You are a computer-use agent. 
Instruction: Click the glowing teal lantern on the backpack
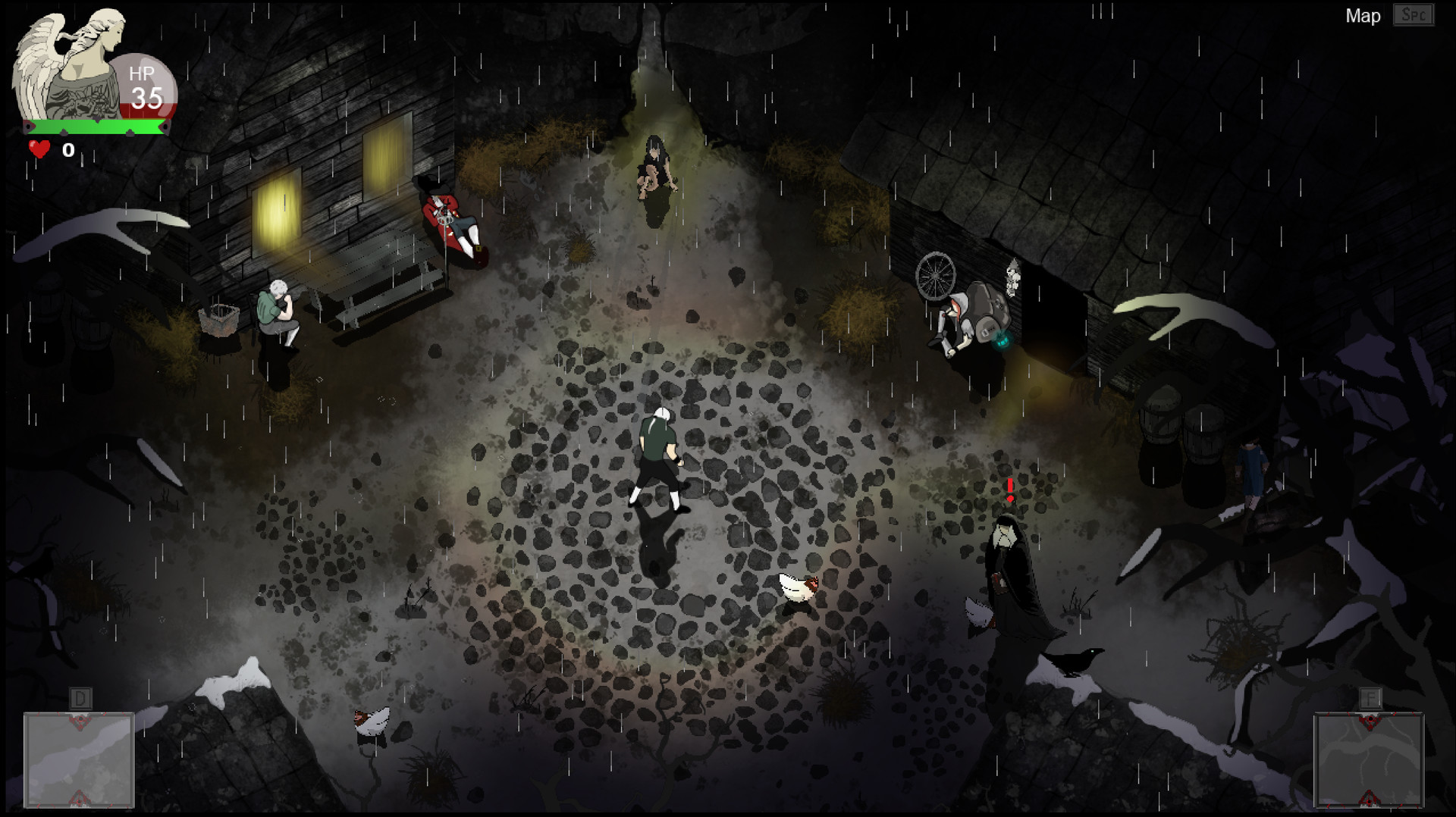1003,342
